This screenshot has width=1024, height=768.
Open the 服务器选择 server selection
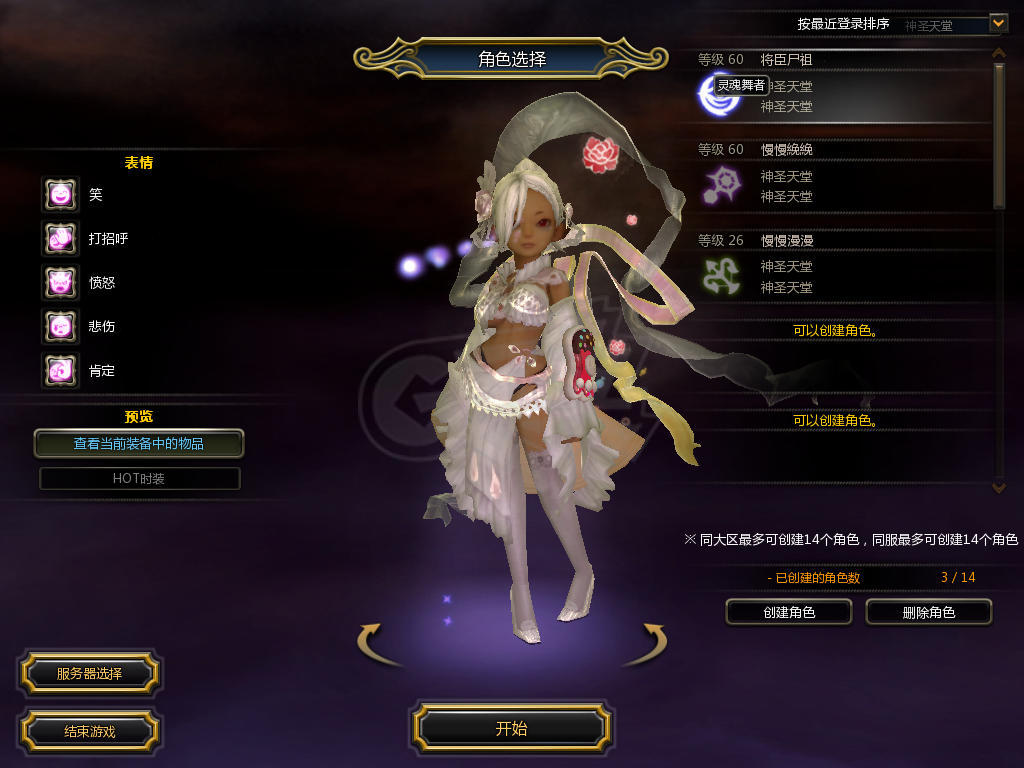[x=89, y=674]
